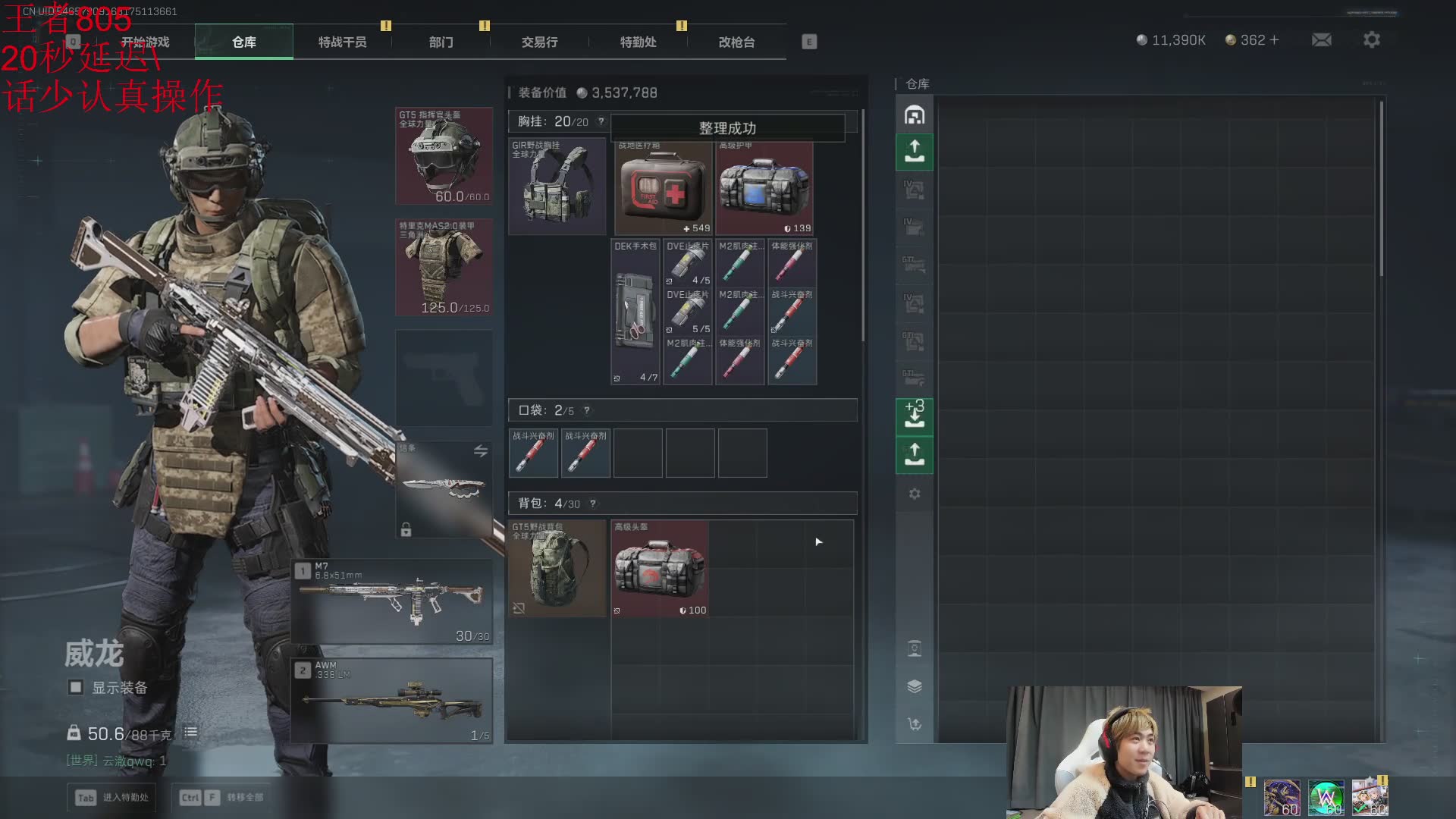Select the GT5 commander helmet slot

coord(444,156)
